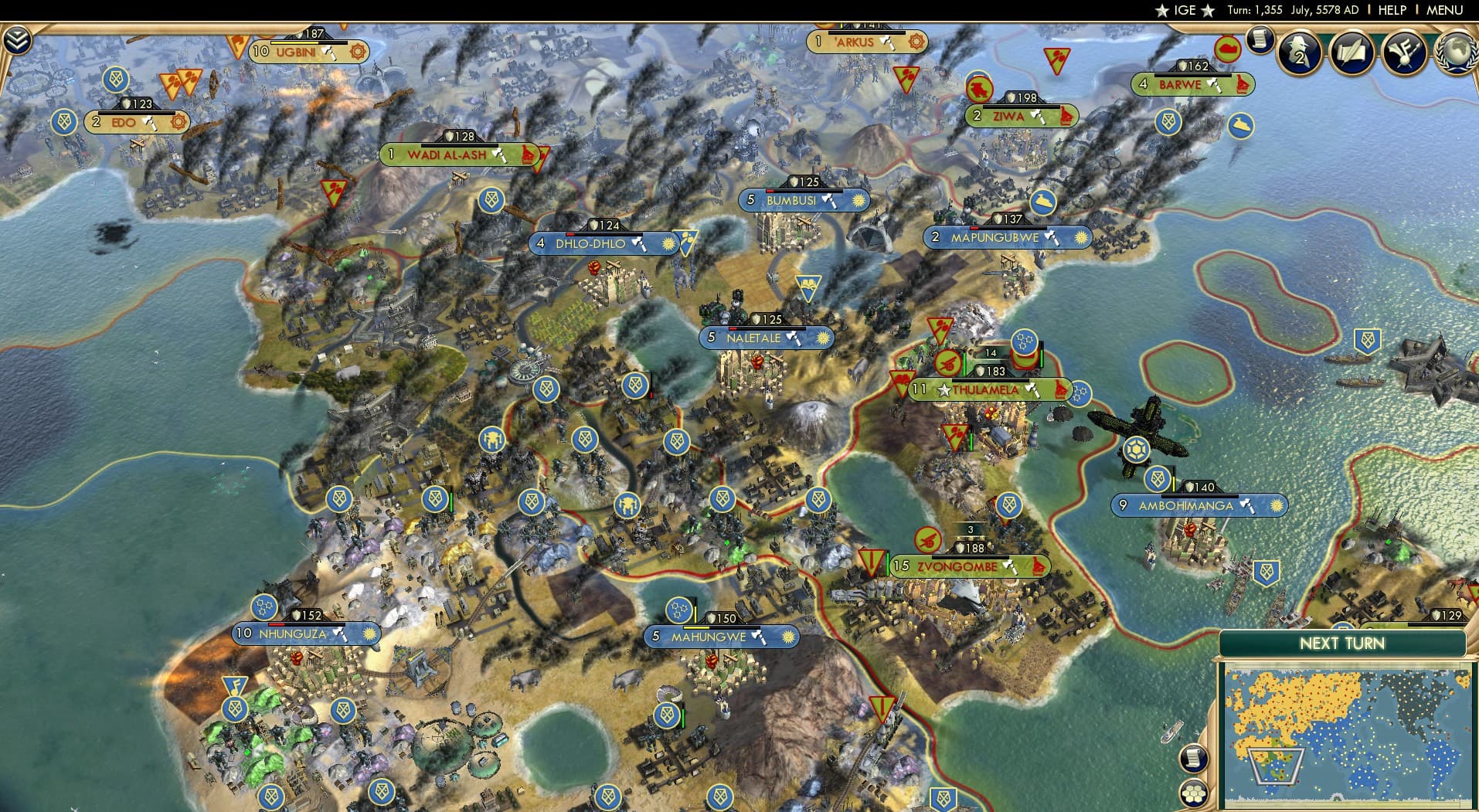Select the star icon on Thulamela's banner
The height and width of the screenshot is (812, 1479).
pos(944,390)
